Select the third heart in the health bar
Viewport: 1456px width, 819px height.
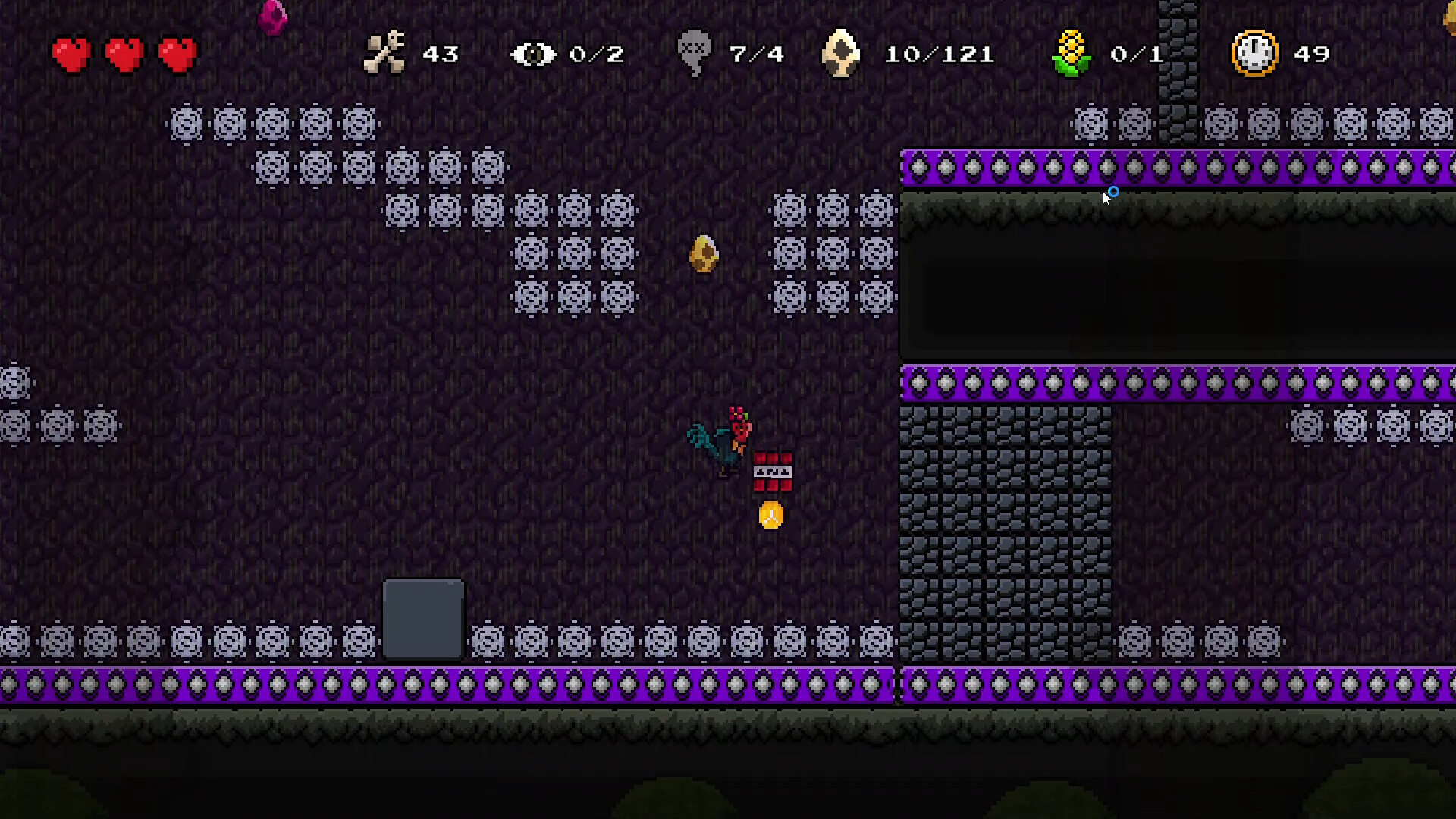(177, 53)
